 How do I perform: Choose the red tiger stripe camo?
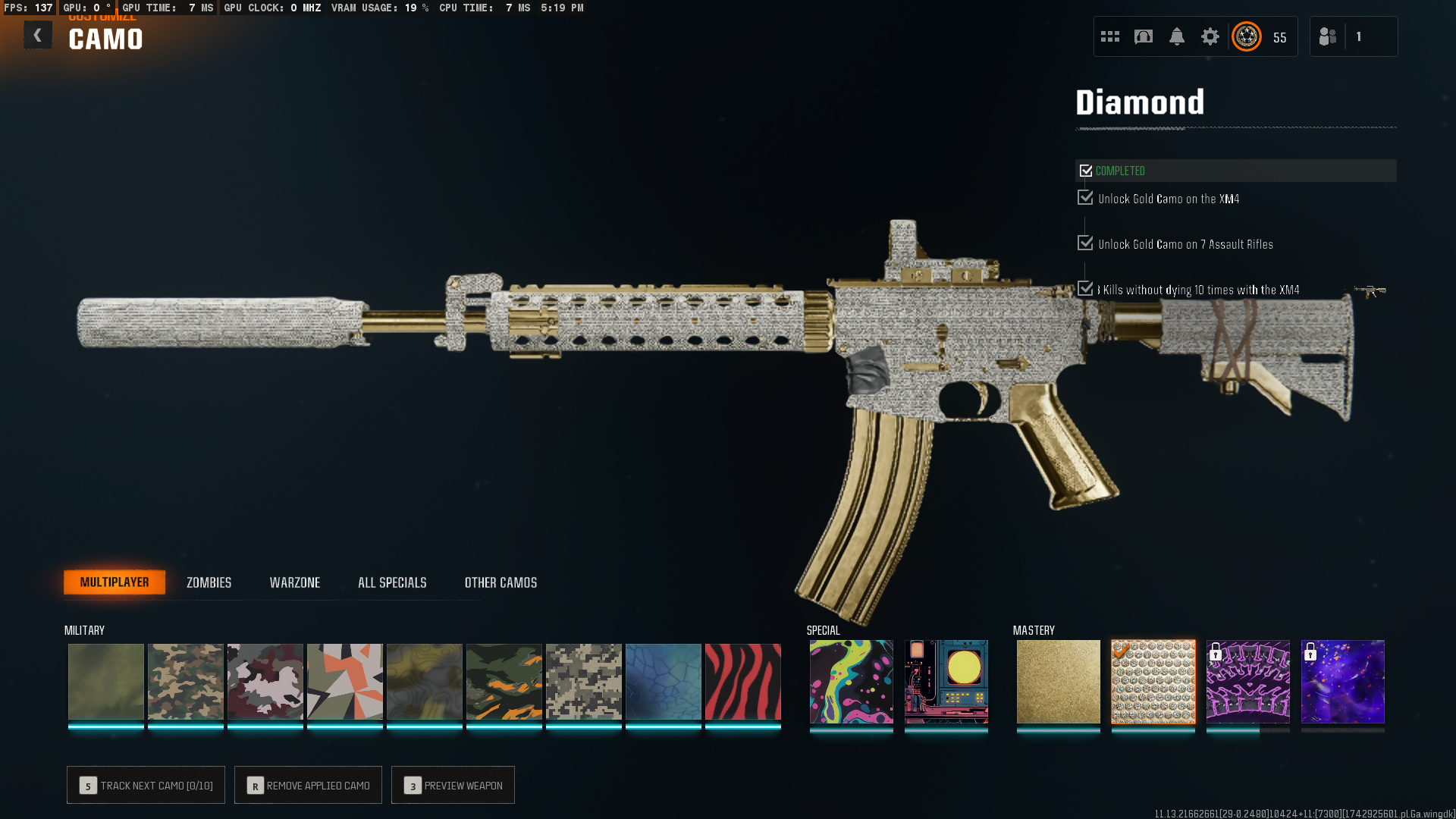[742, 682]
